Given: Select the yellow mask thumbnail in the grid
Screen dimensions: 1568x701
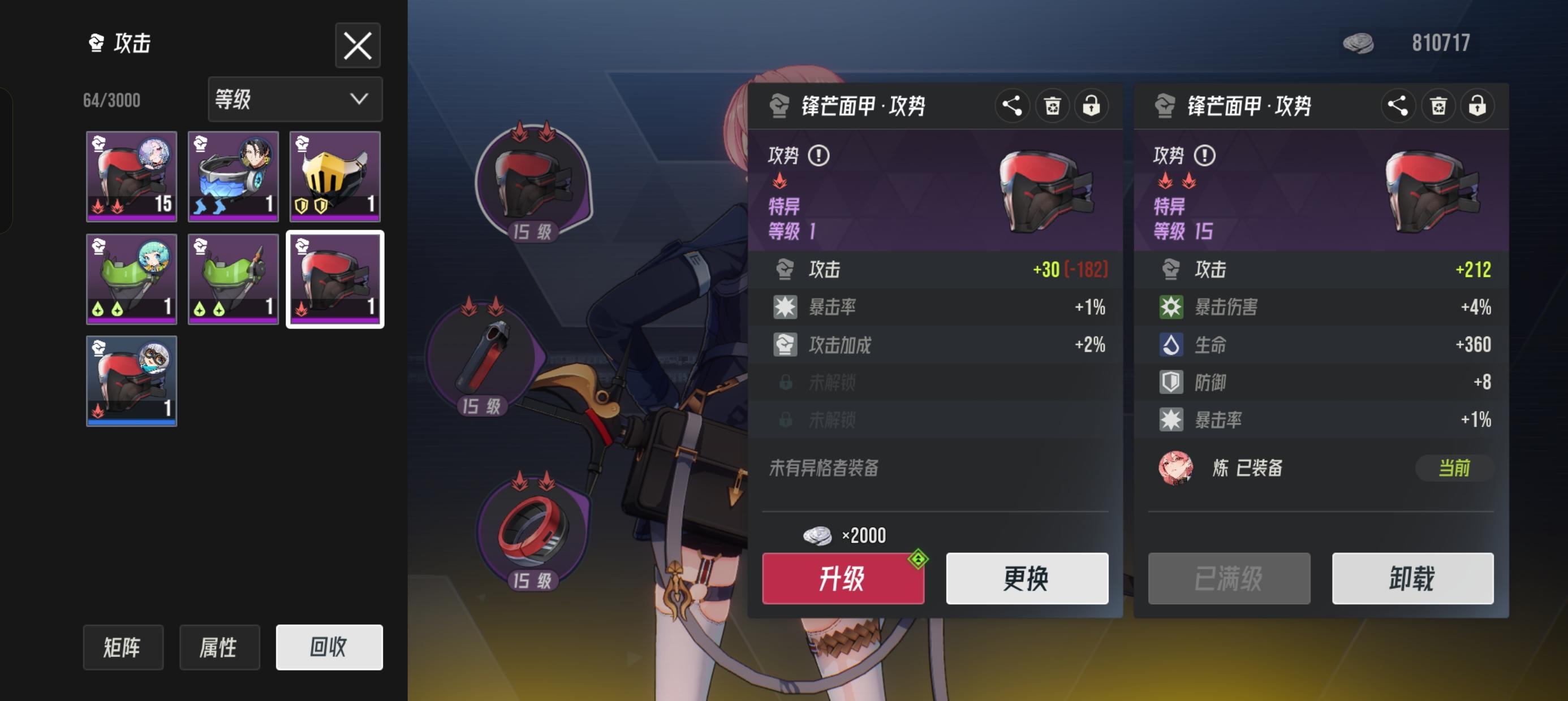Looking at the screenshot, I should (334, 176).
